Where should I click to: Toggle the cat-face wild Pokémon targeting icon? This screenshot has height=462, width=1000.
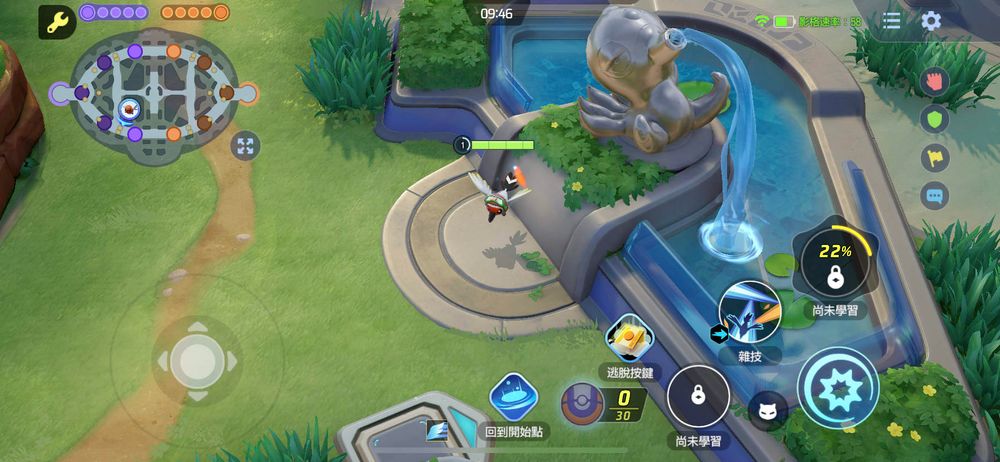coord(767,411)
